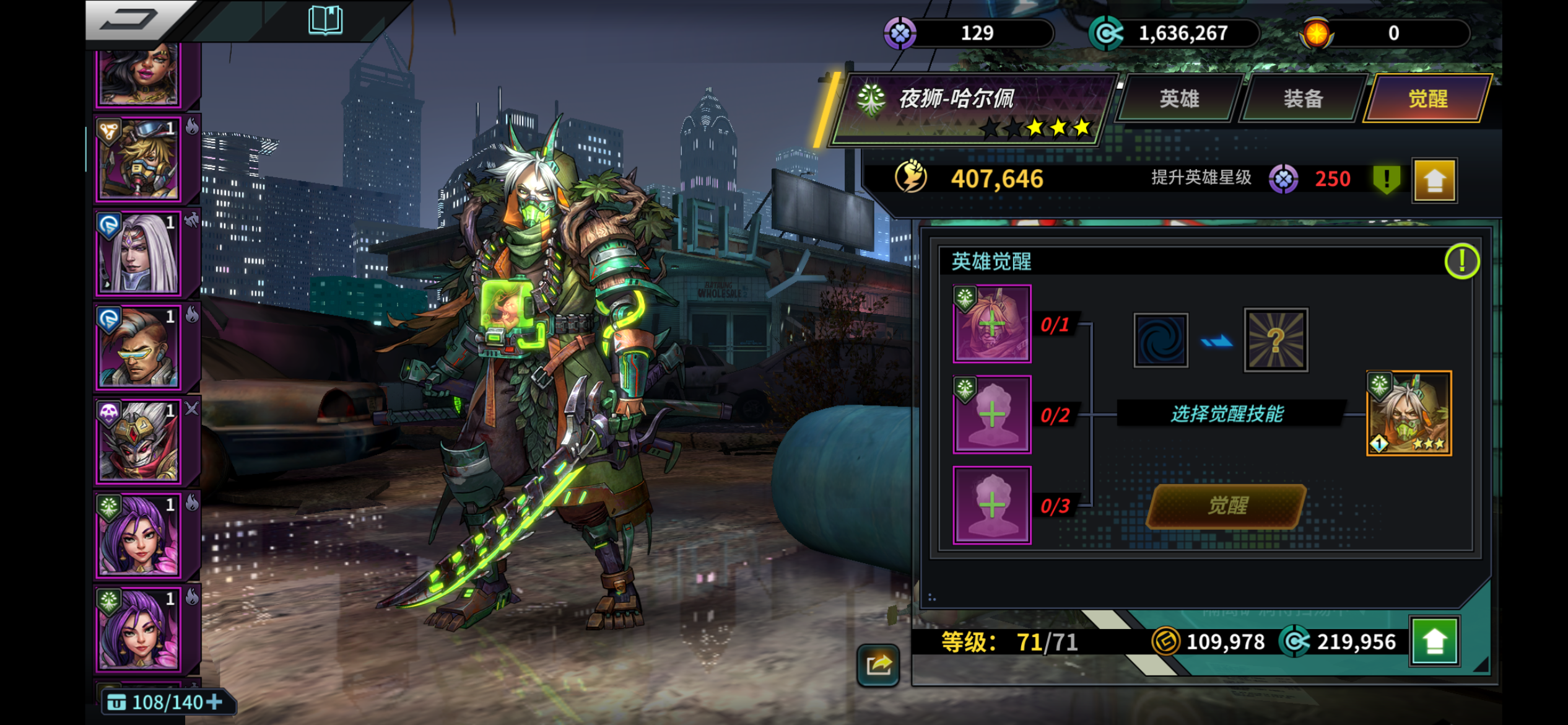The width and height of the screenshot is (1568, 725).
Task: Level up hero with green arrow button
Action: [x=1434, y=641]
